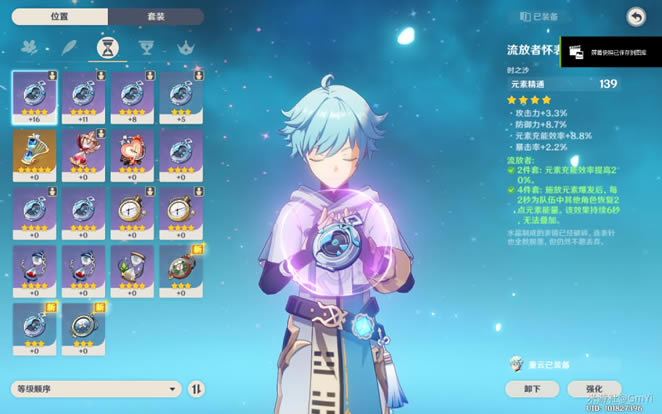Choose the hourglass sands category icon
The height and width of the screenshot is (414, 662).
click(x=106, y=47)
